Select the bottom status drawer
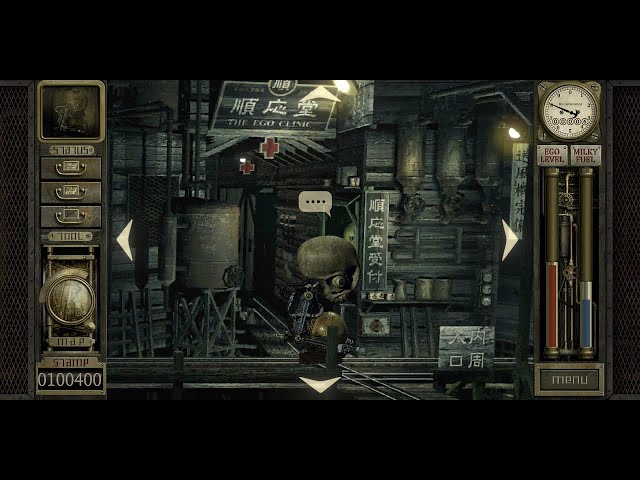Viewport: 640px width, 480px height. click(70, 216)
